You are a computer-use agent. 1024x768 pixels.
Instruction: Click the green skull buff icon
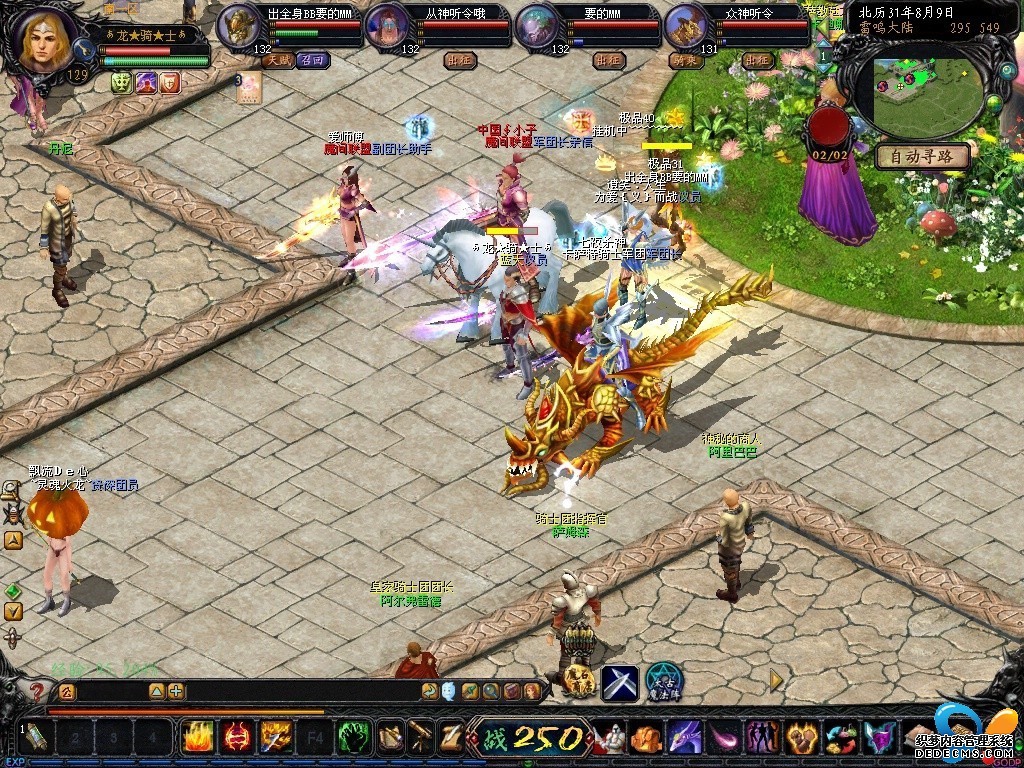(122, 83)
